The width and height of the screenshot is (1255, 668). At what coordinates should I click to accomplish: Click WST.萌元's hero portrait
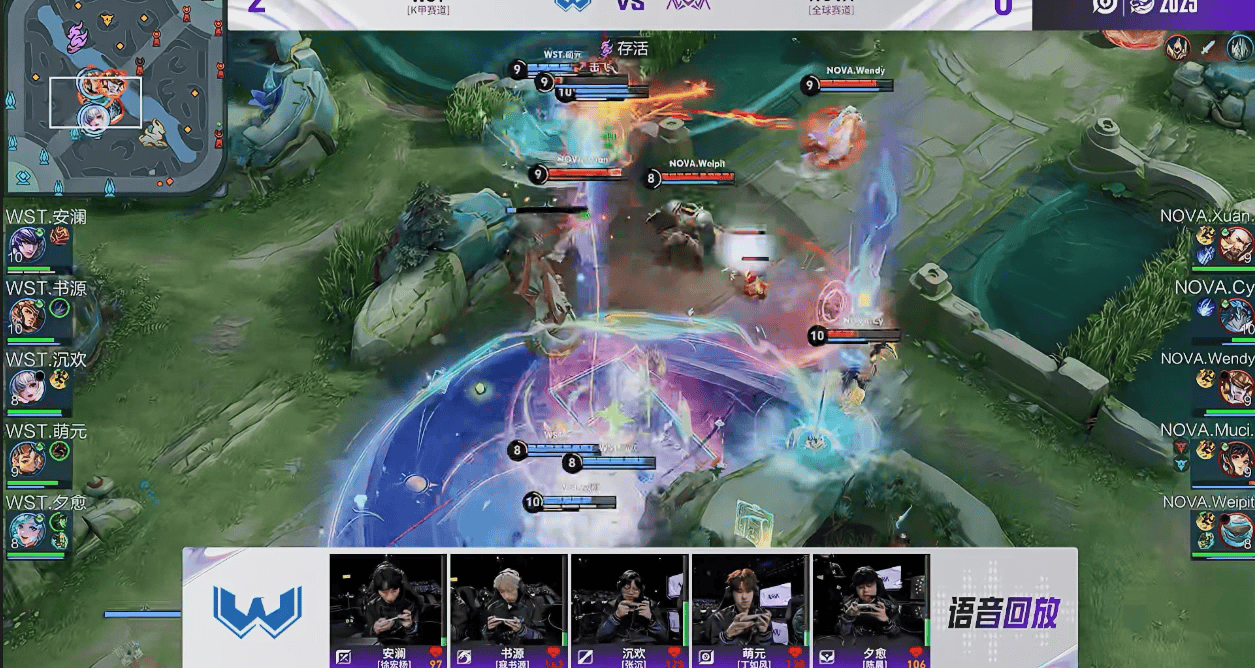pos(24,459)
